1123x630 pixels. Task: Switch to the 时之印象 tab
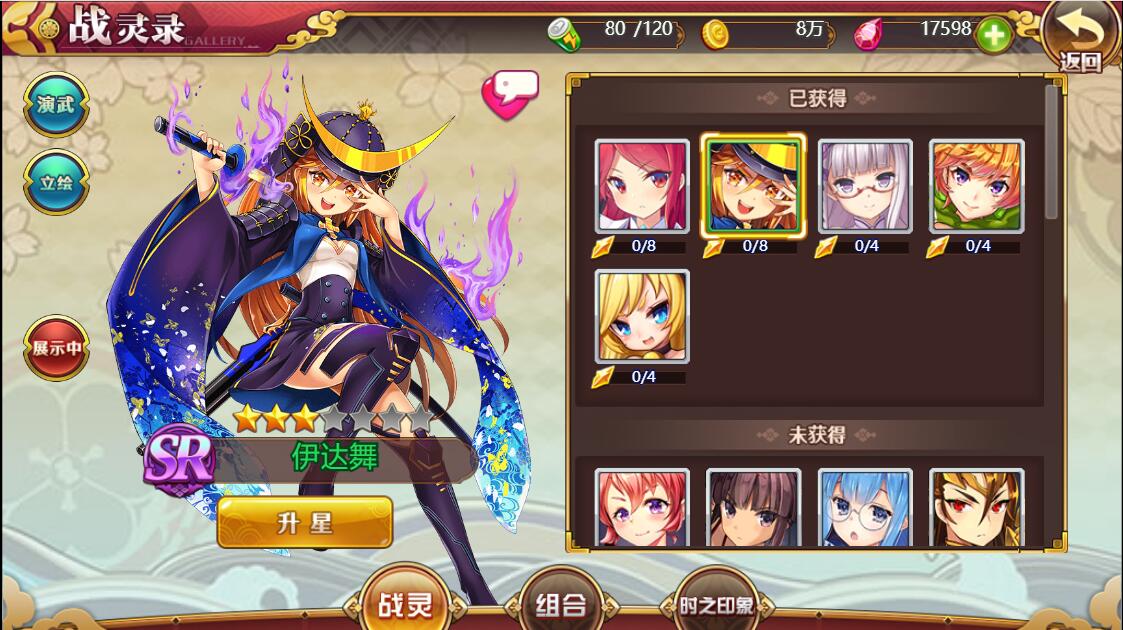(715, 605)
